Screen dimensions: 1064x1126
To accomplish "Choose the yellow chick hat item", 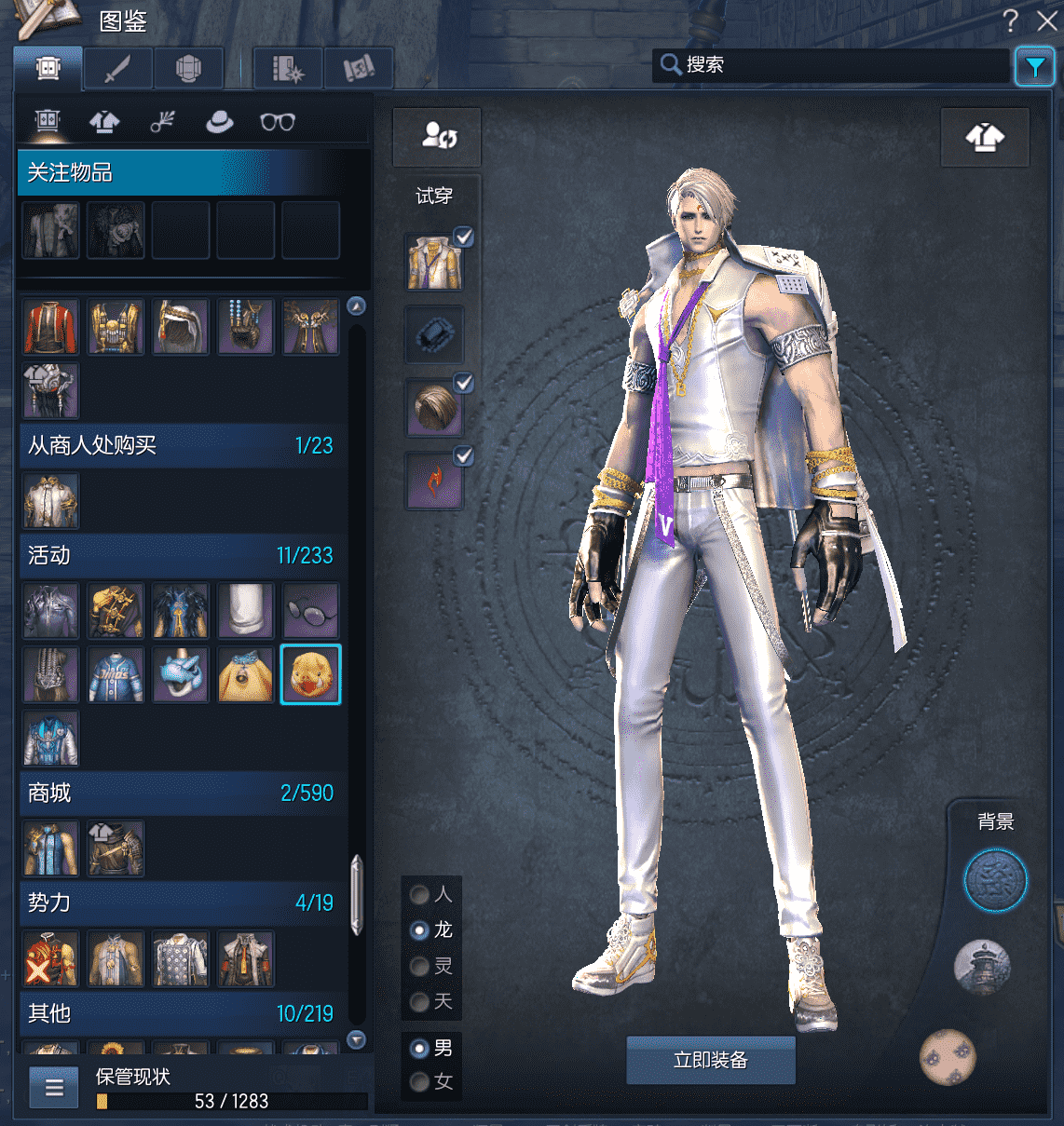I will [310, 674].
